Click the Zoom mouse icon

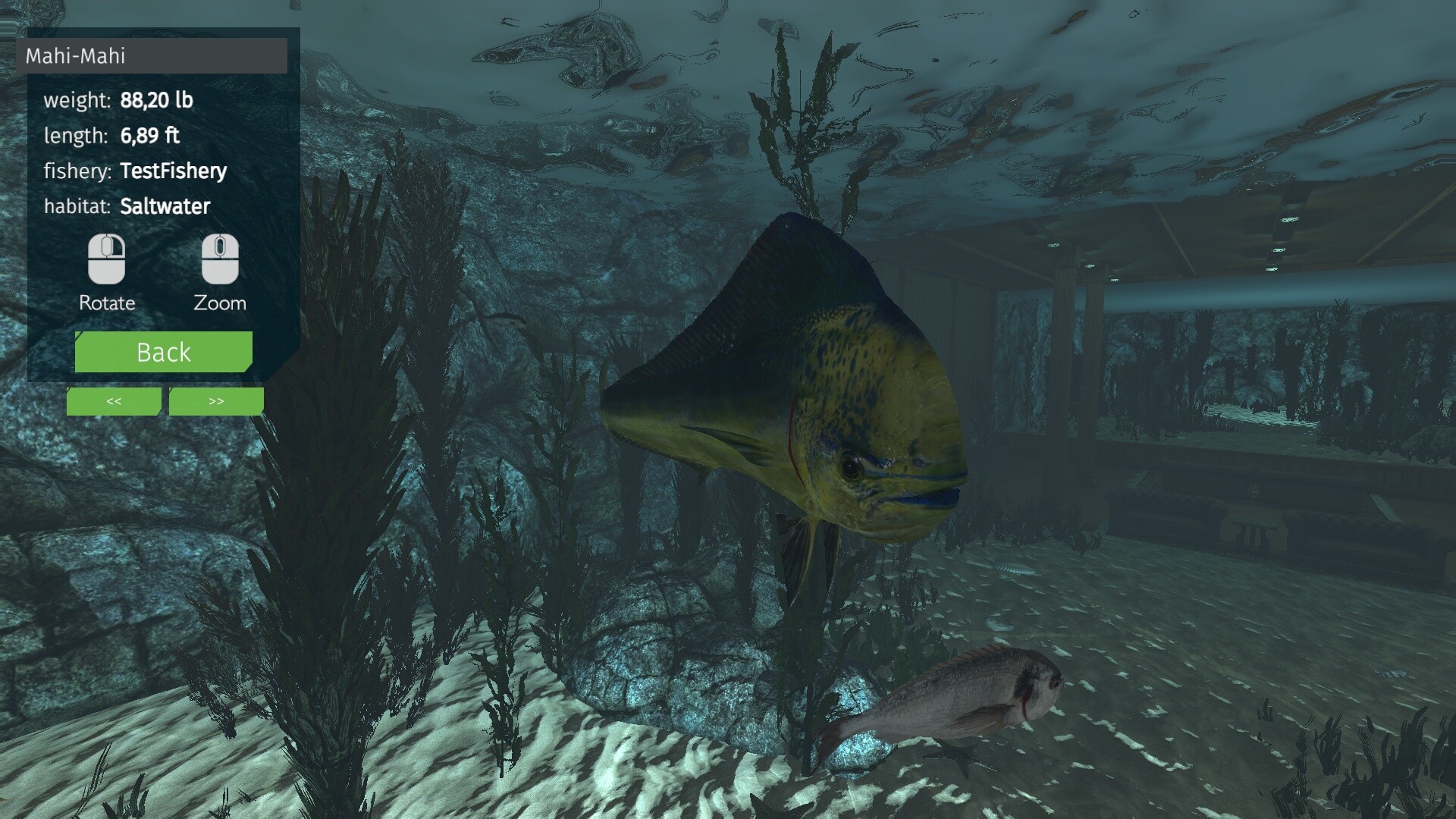click(219, 259)
